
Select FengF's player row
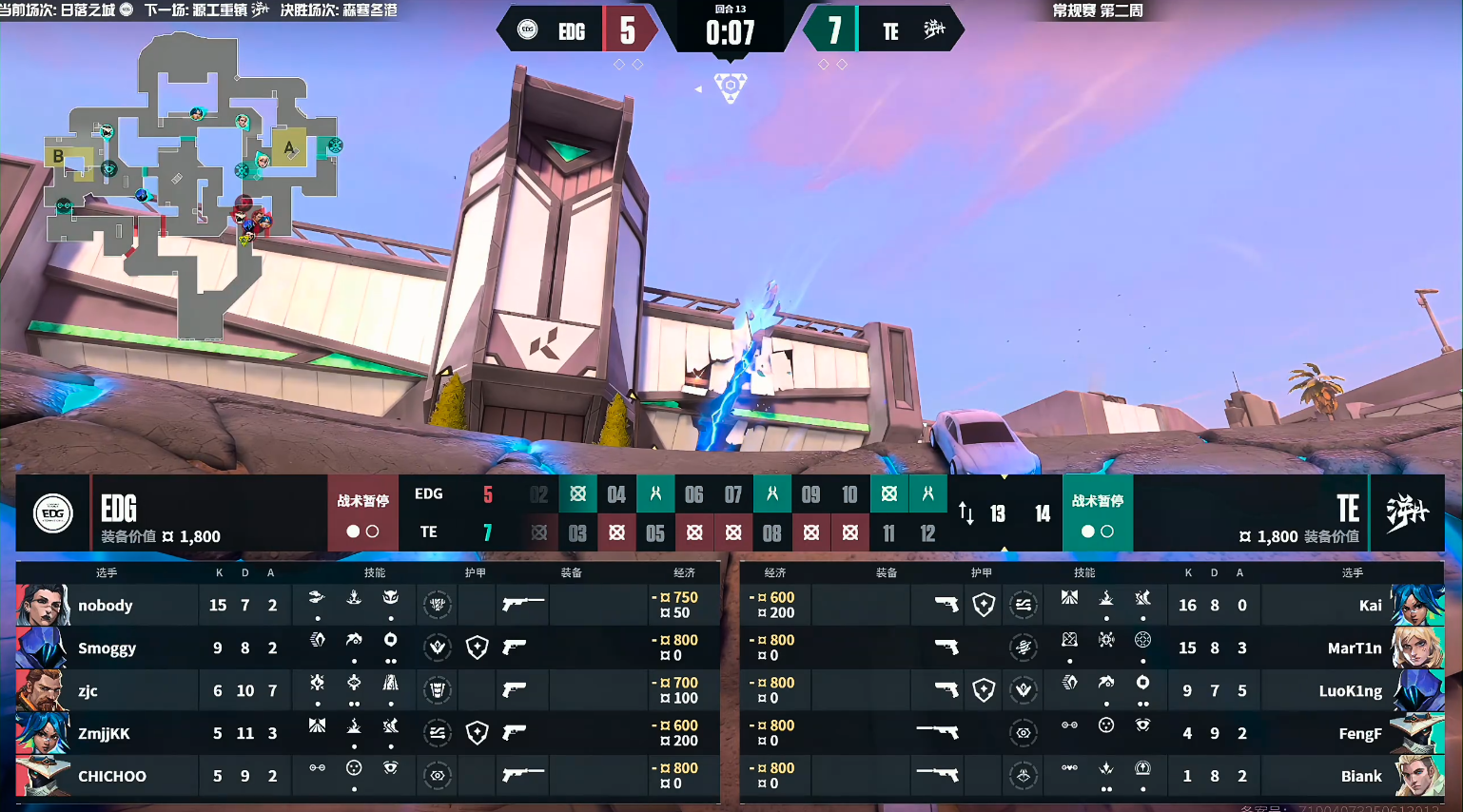[1092, 733]
